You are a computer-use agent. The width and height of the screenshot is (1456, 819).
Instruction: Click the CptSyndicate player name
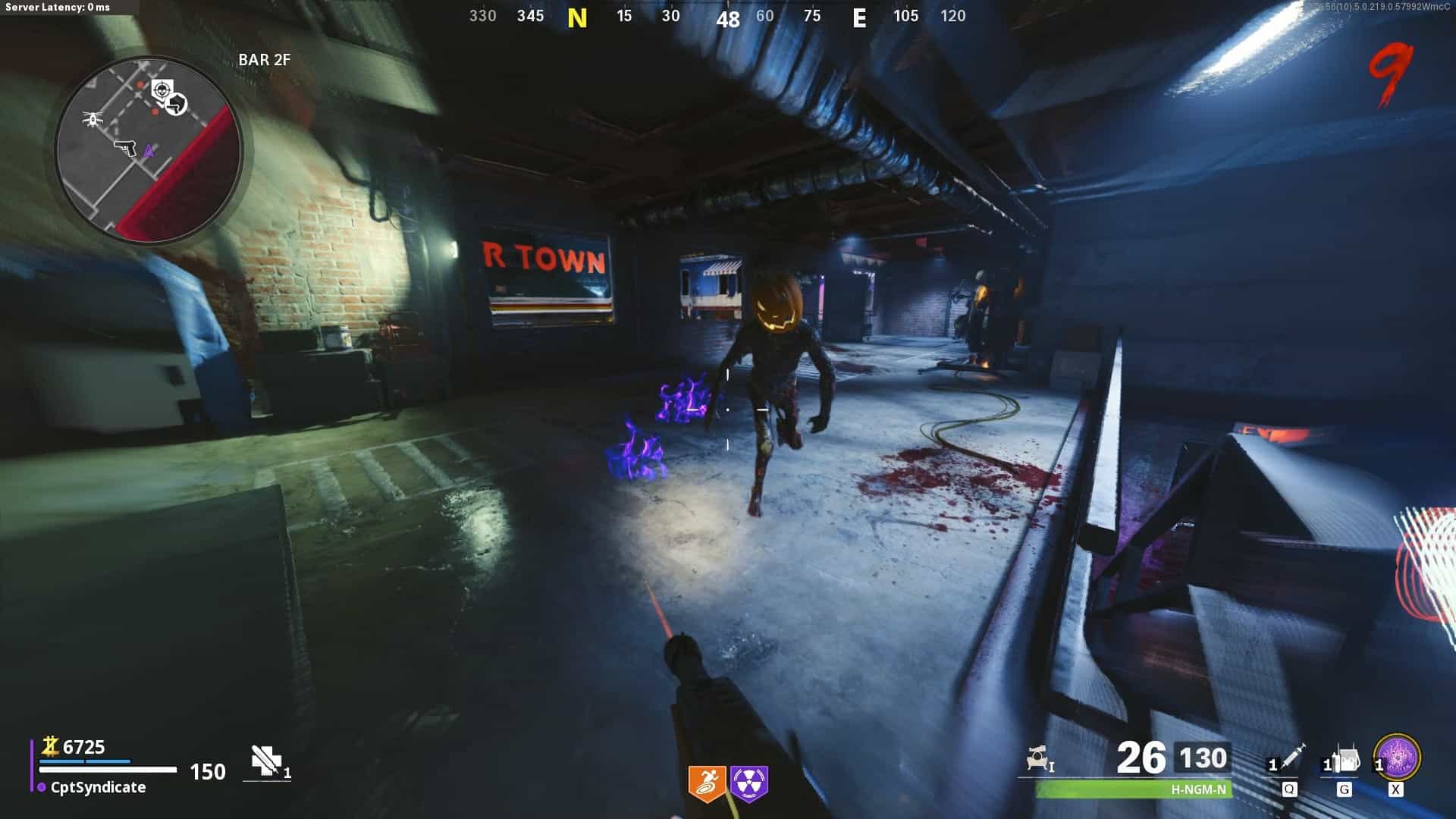[98, 787]
